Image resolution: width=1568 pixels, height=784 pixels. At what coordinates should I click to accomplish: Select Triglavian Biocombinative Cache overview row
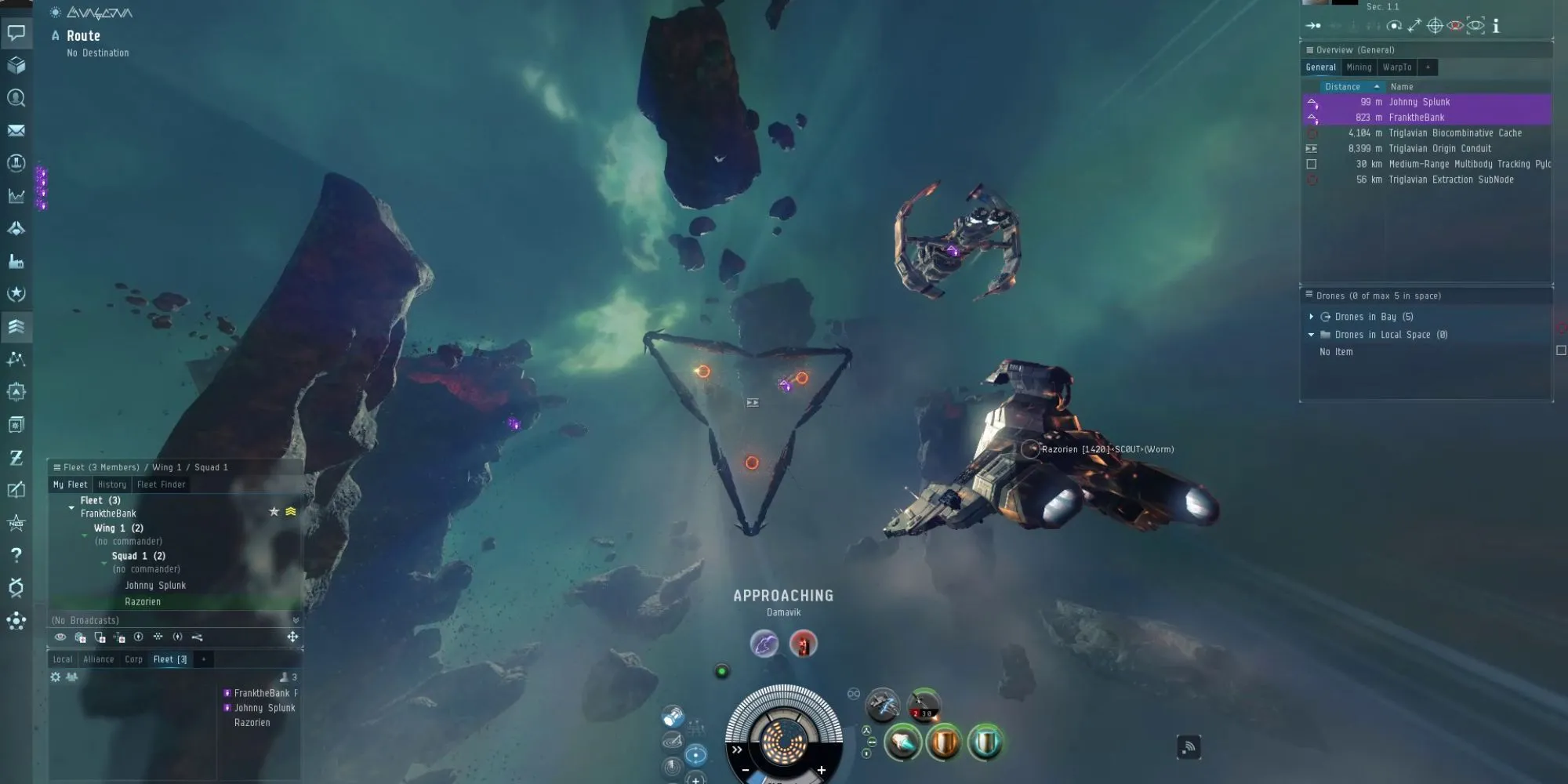click(1454, 133)
